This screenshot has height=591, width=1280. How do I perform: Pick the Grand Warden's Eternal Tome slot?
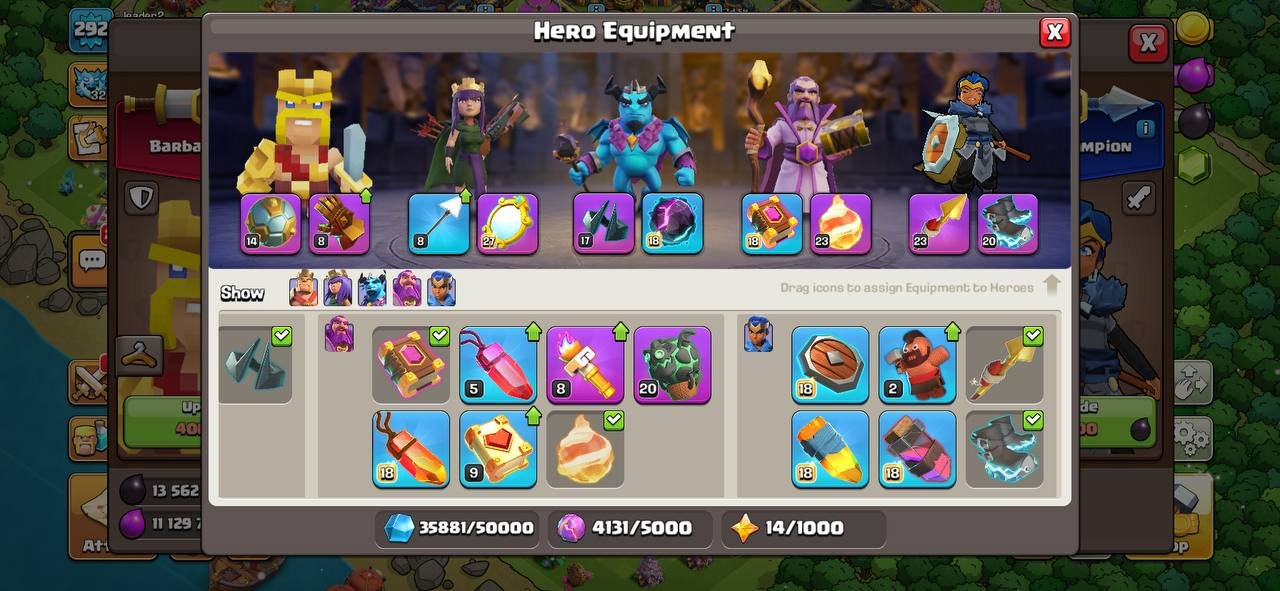click(771, 223)
